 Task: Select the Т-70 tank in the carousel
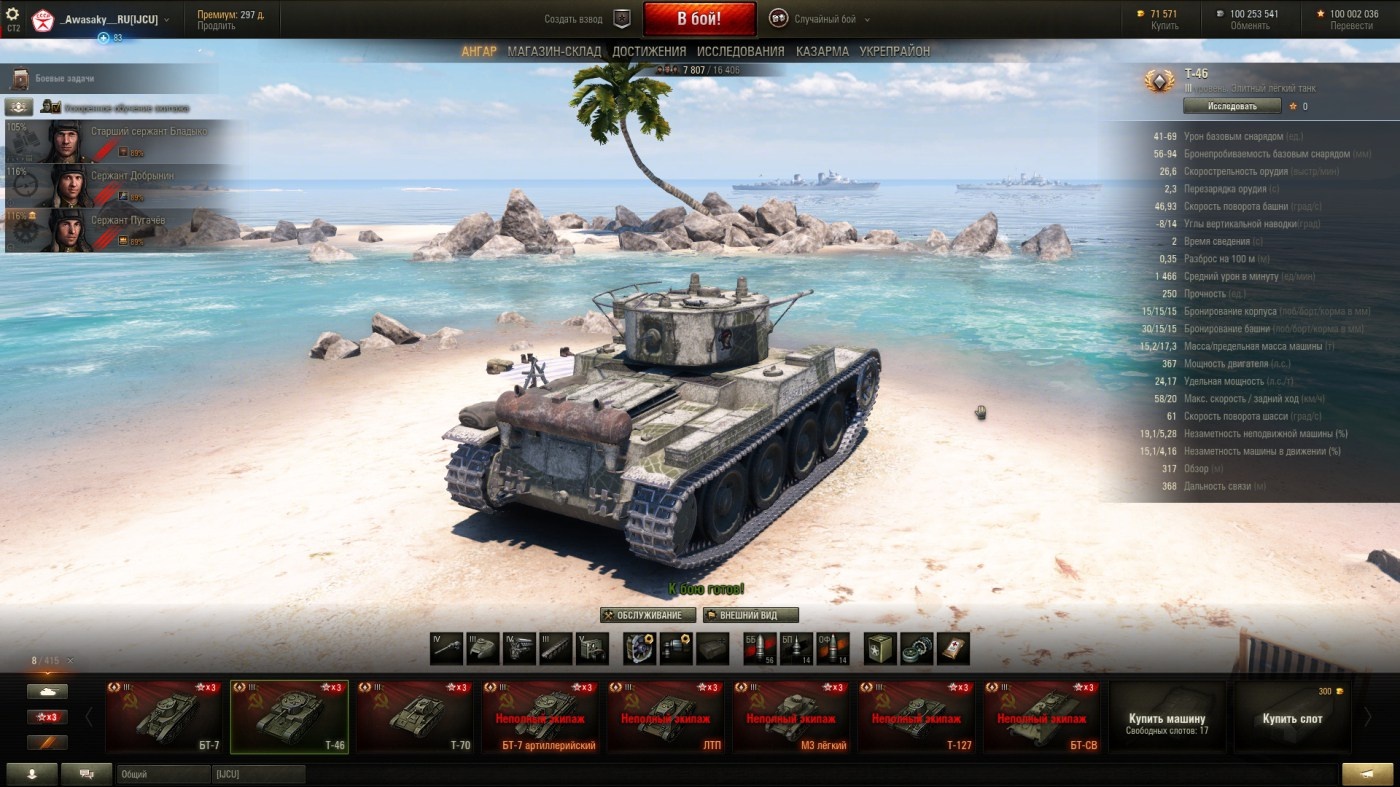[x=415, y=716]
